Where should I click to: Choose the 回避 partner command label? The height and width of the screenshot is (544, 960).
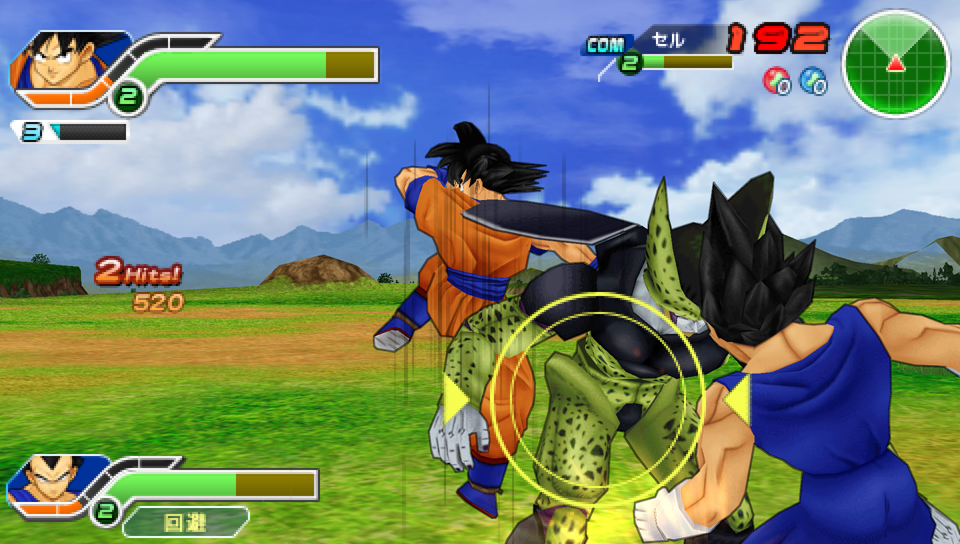coord(185,521)
